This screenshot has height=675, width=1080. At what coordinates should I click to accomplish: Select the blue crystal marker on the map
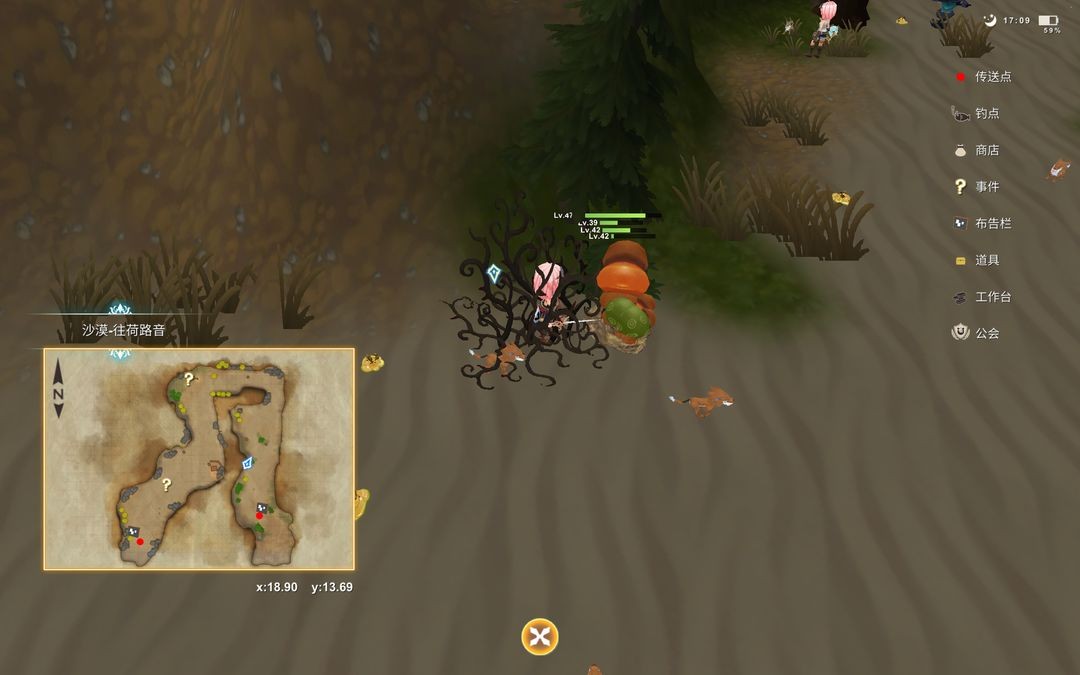tap(247, 463)
